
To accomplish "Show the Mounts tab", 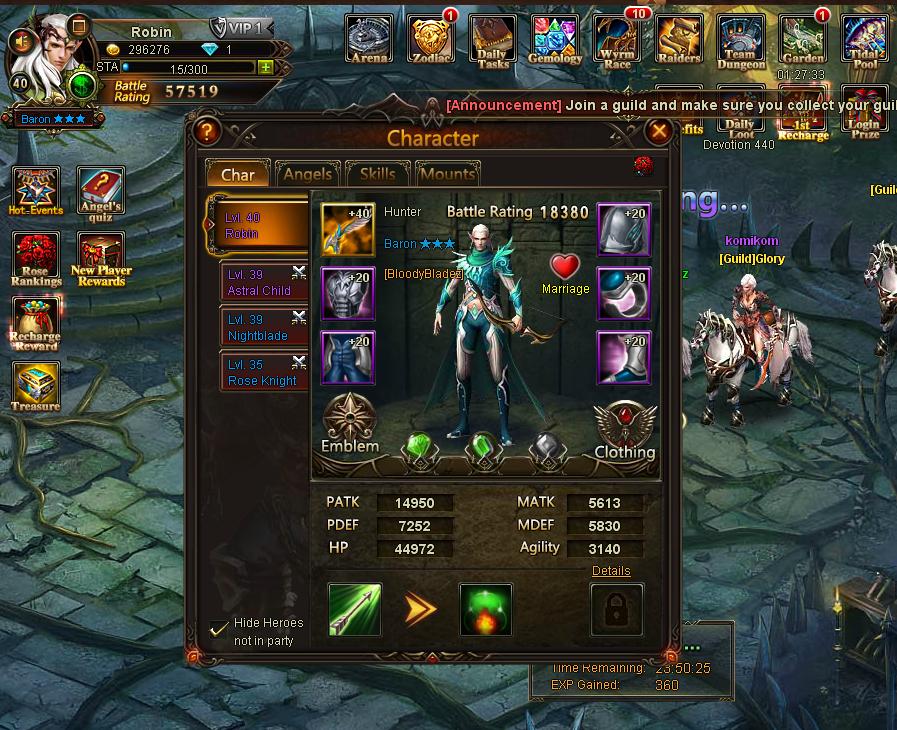I will point(447,174).
